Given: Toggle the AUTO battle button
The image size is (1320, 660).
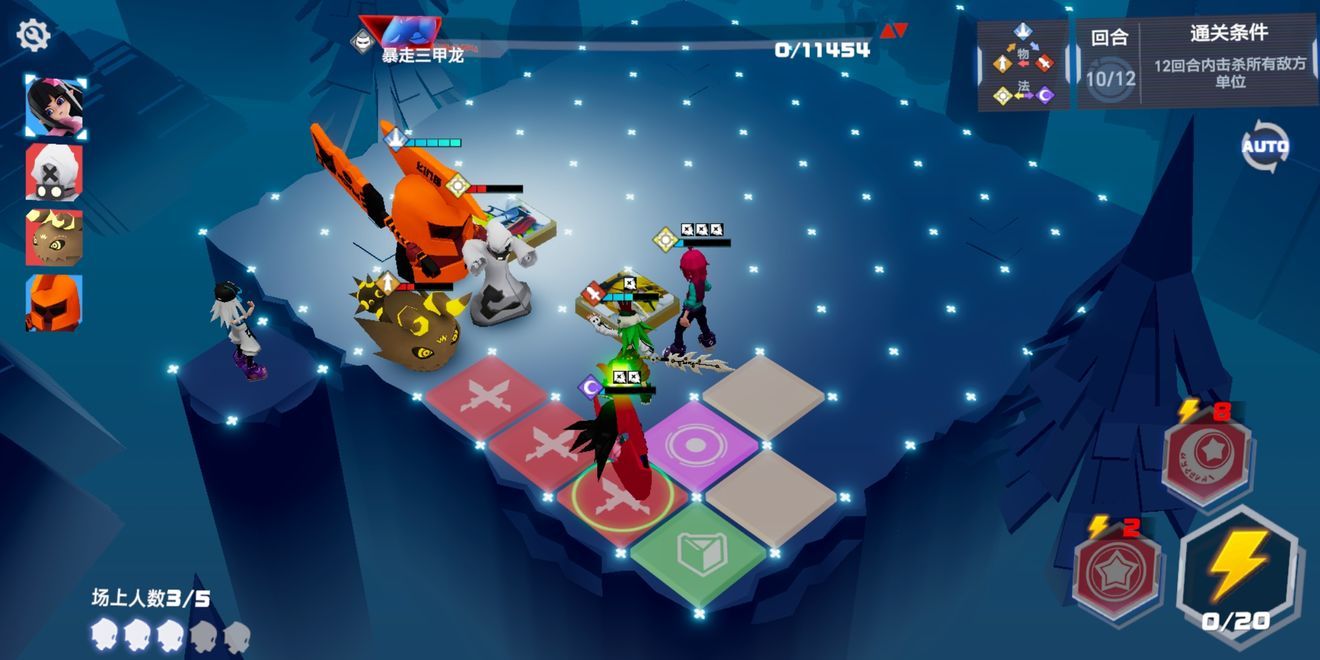Looking at the screenshot, I should (x=1265, y=147).
